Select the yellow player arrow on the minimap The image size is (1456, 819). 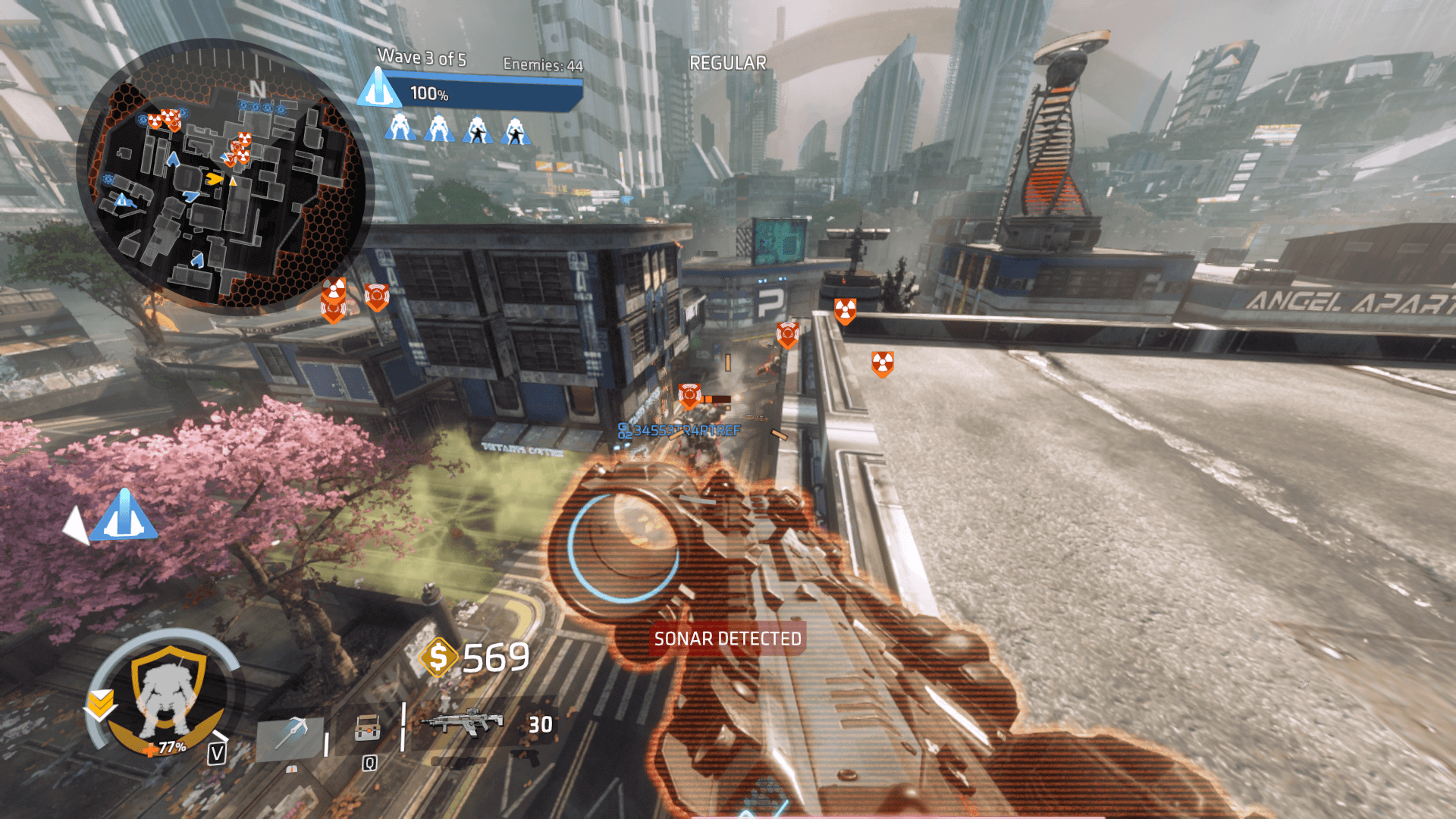coord(215,179)
